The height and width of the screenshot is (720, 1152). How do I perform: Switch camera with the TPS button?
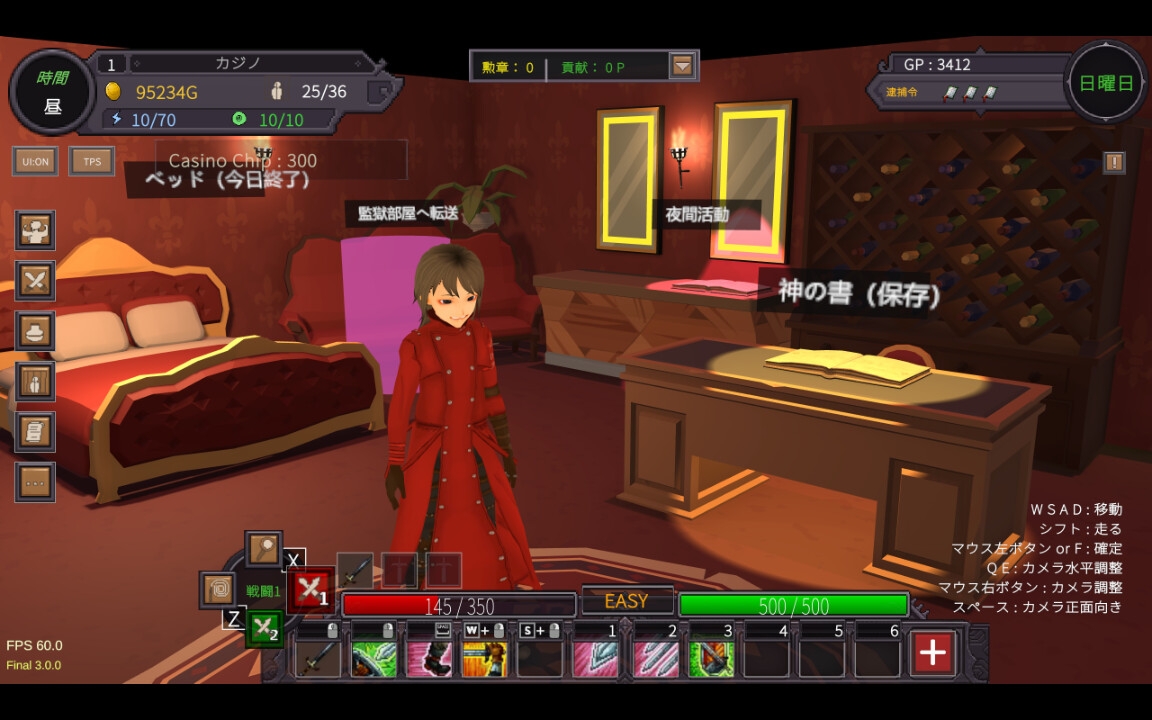pyautogui.click(x=92, y=161)
